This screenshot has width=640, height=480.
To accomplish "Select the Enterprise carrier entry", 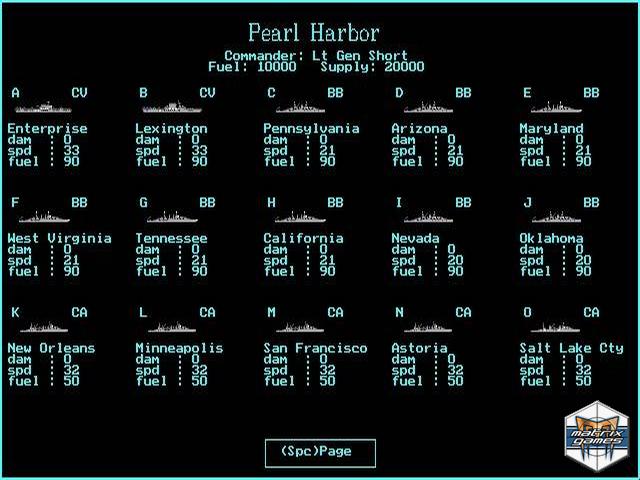I will point(47,128).
